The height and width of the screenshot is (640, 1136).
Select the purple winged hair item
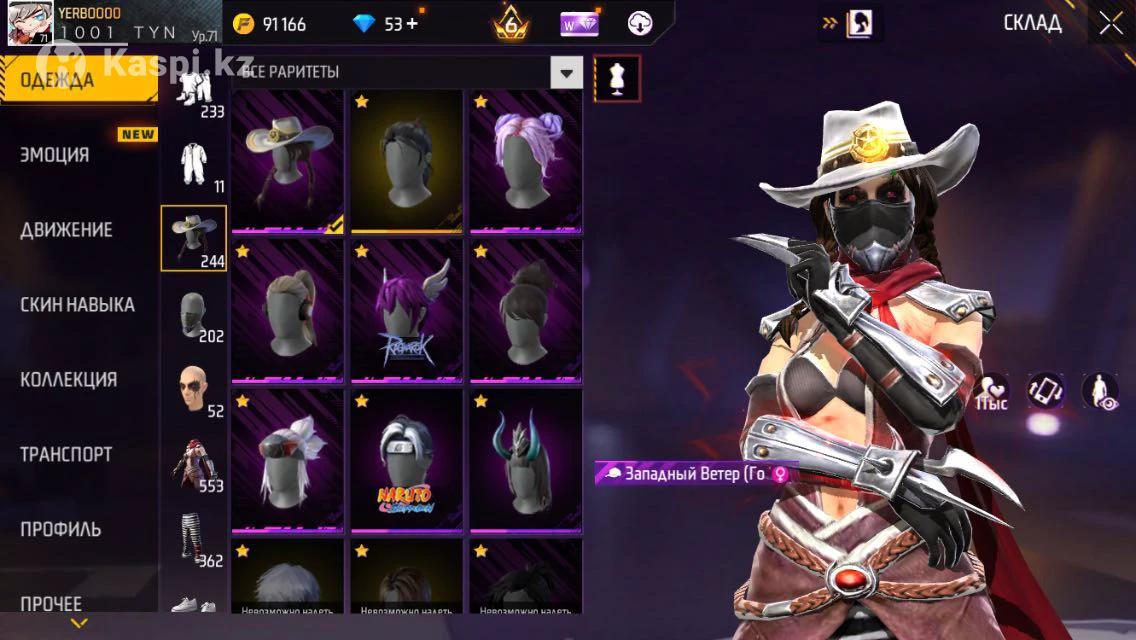[x=406, y=310]
